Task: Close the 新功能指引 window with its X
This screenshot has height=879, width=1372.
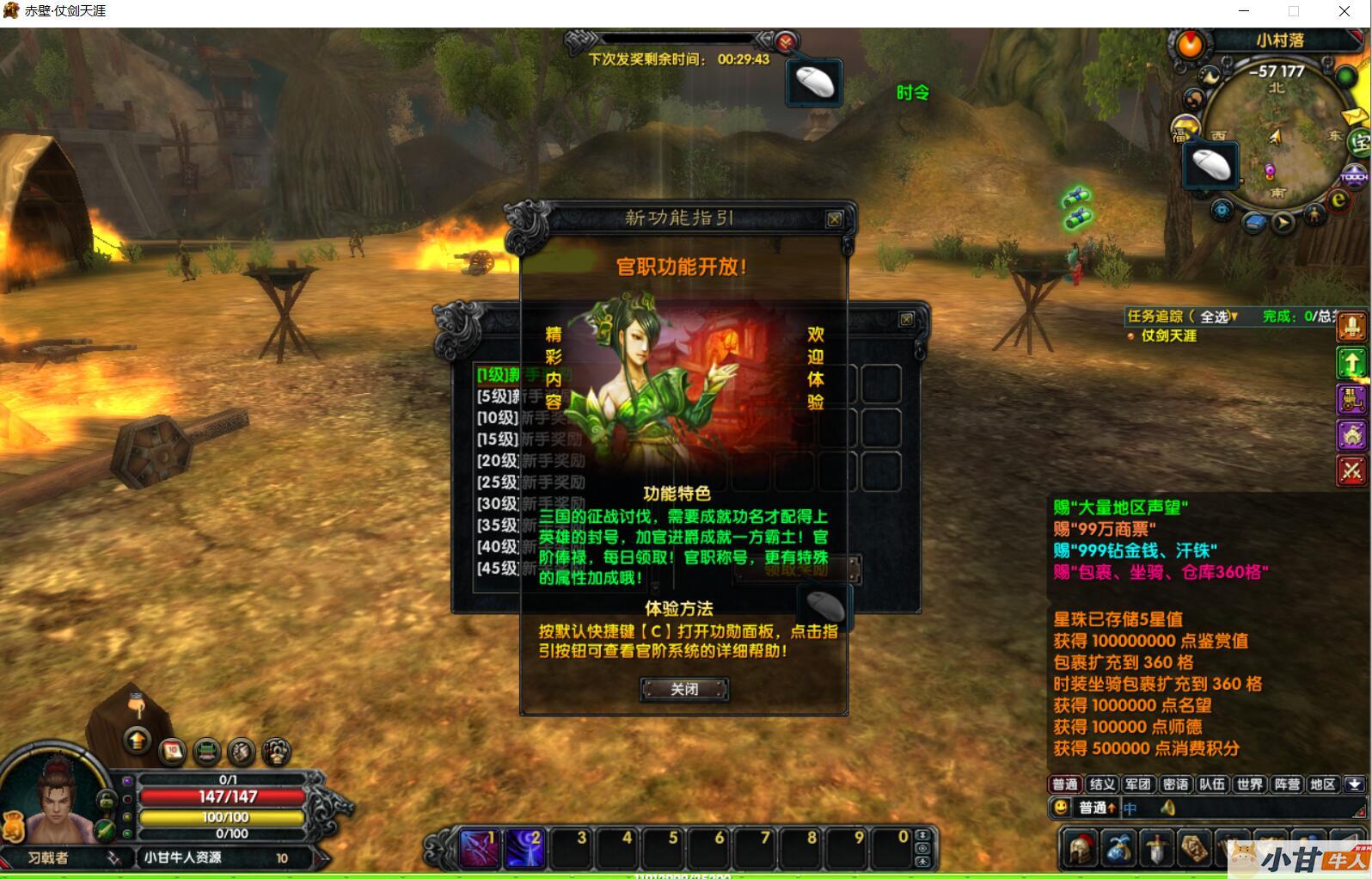Action: tap(834, 219)
